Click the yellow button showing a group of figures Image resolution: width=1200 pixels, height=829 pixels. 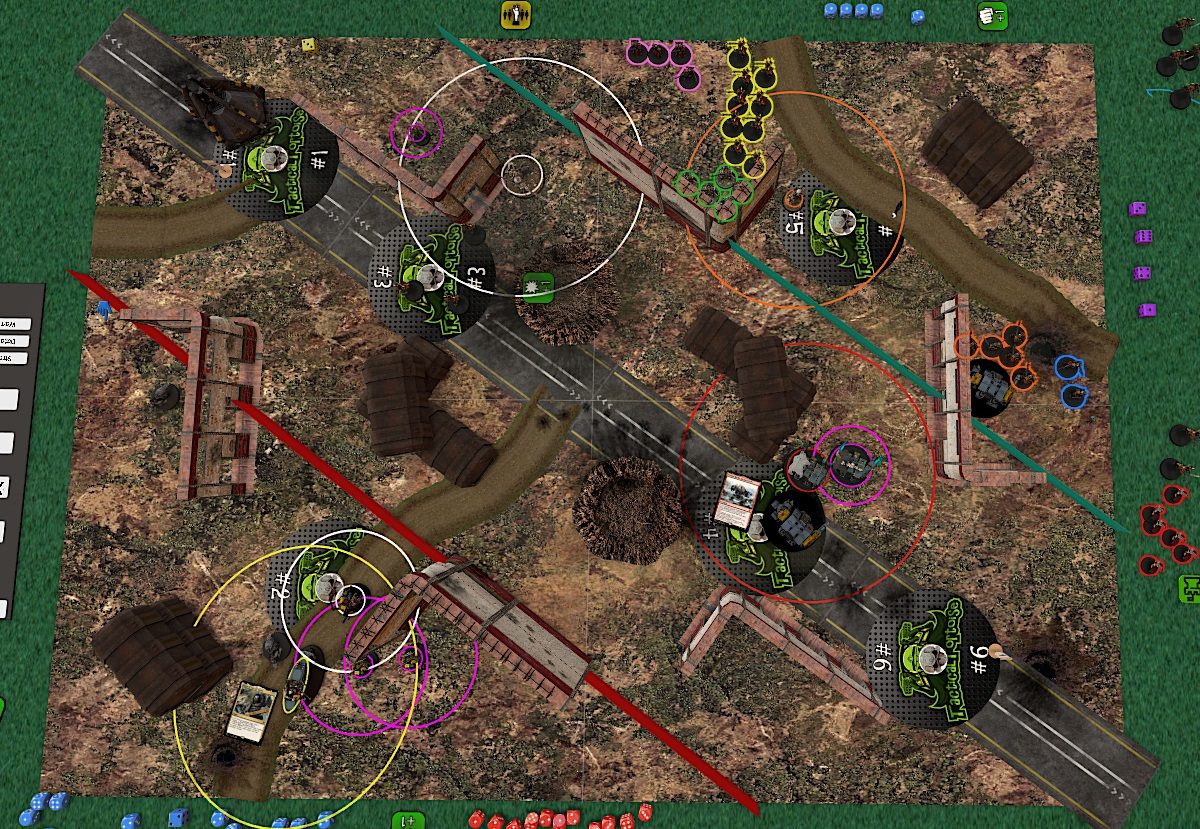click(516, 15)
